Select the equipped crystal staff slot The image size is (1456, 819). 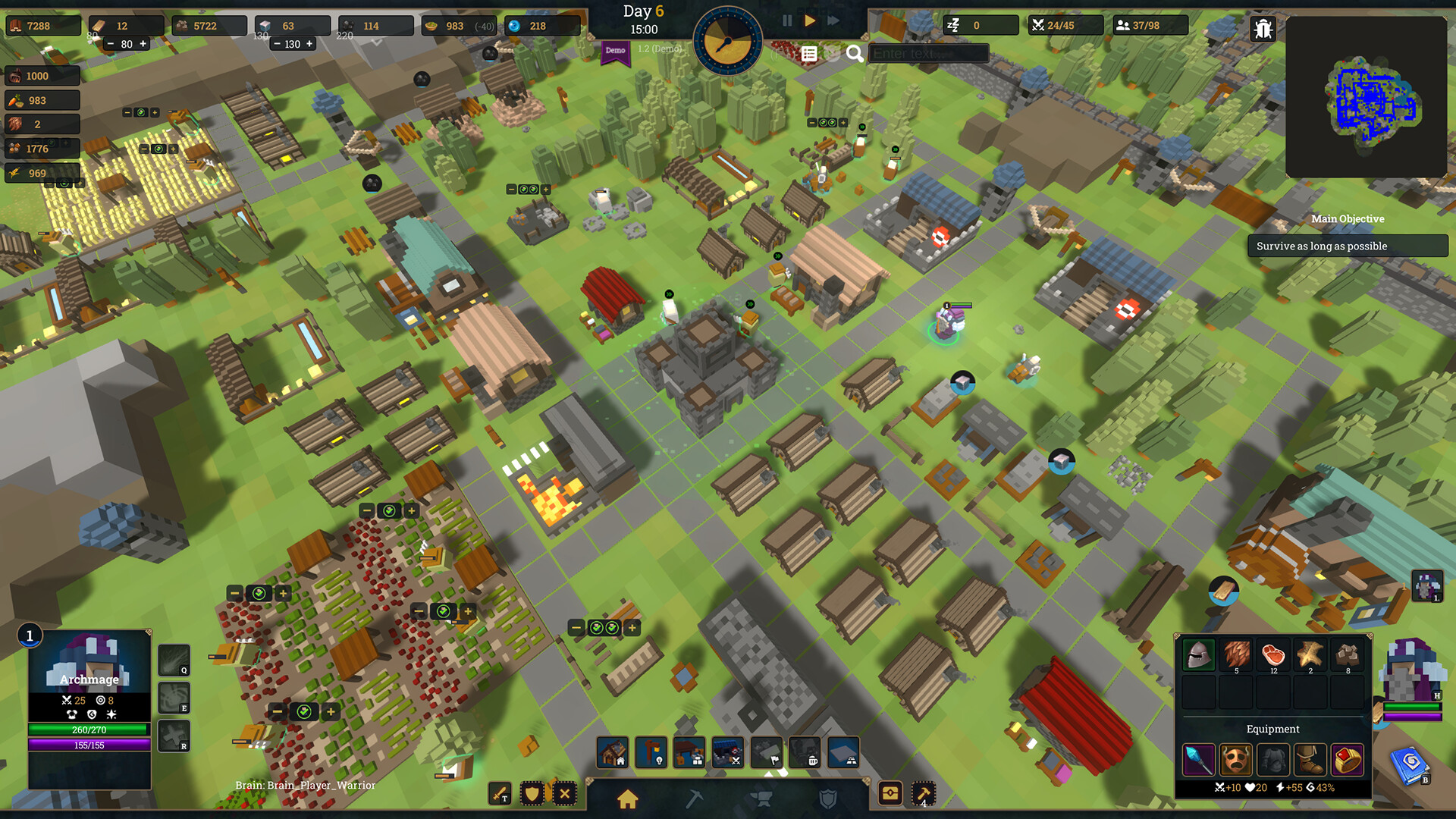[x=1199, y=759]
